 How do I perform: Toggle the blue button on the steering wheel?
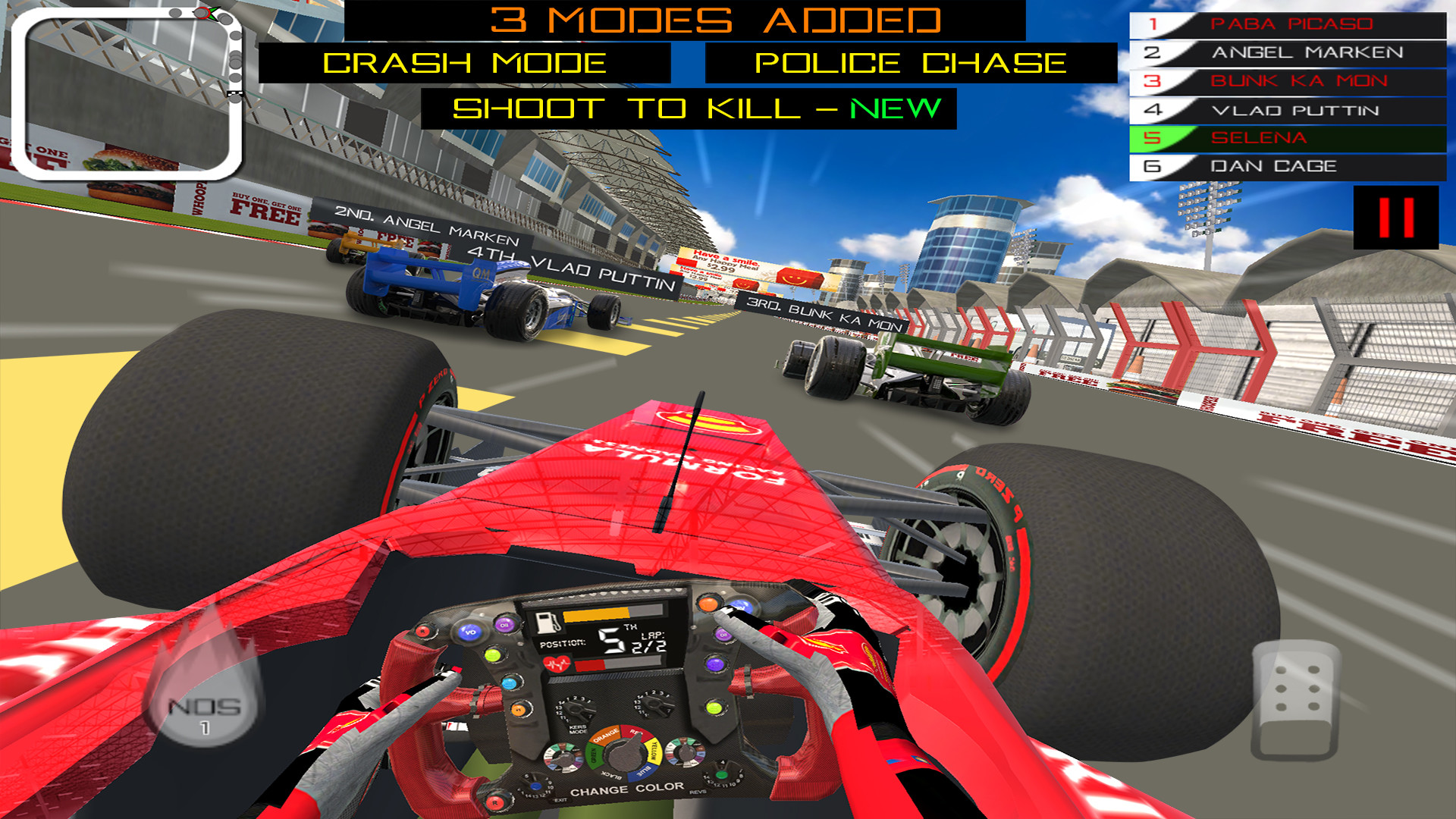pos(510,684)
